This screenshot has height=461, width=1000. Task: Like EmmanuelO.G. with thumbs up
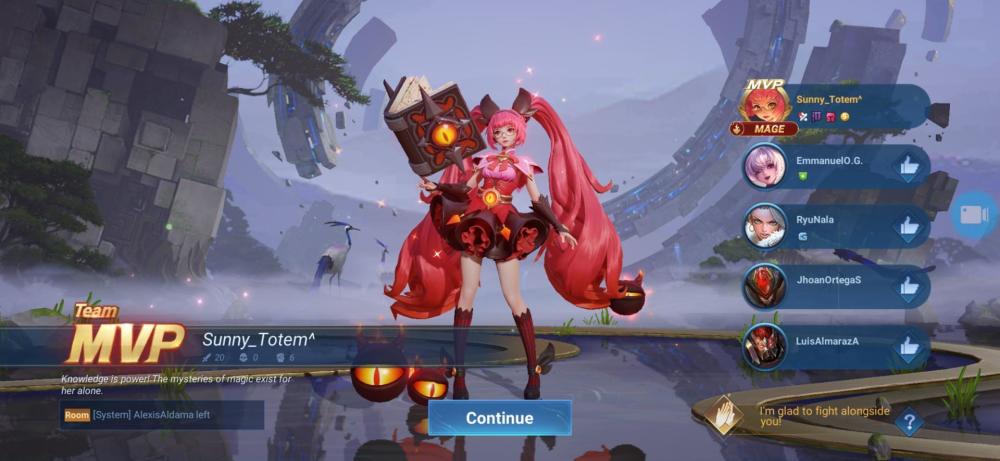(908, 167)
